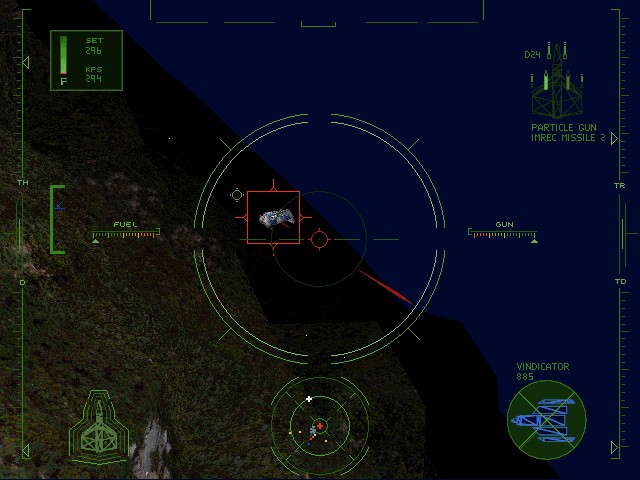The width and height of the screenshot is (640, 480).
Task: Select the Vindicator target display
Action: pyautogui.click(x=546, y=420)
